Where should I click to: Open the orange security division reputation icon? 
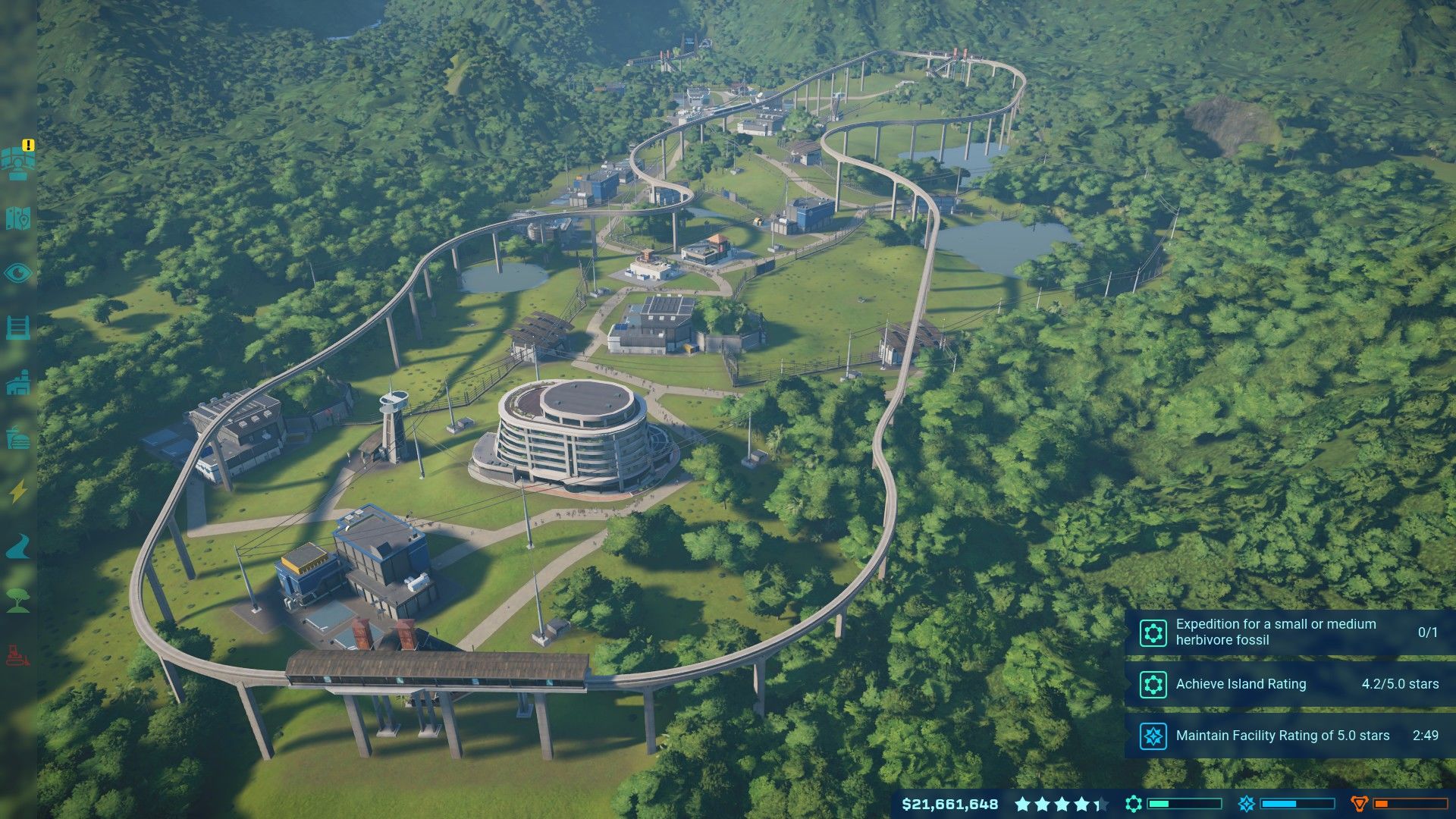(1359, 804)
